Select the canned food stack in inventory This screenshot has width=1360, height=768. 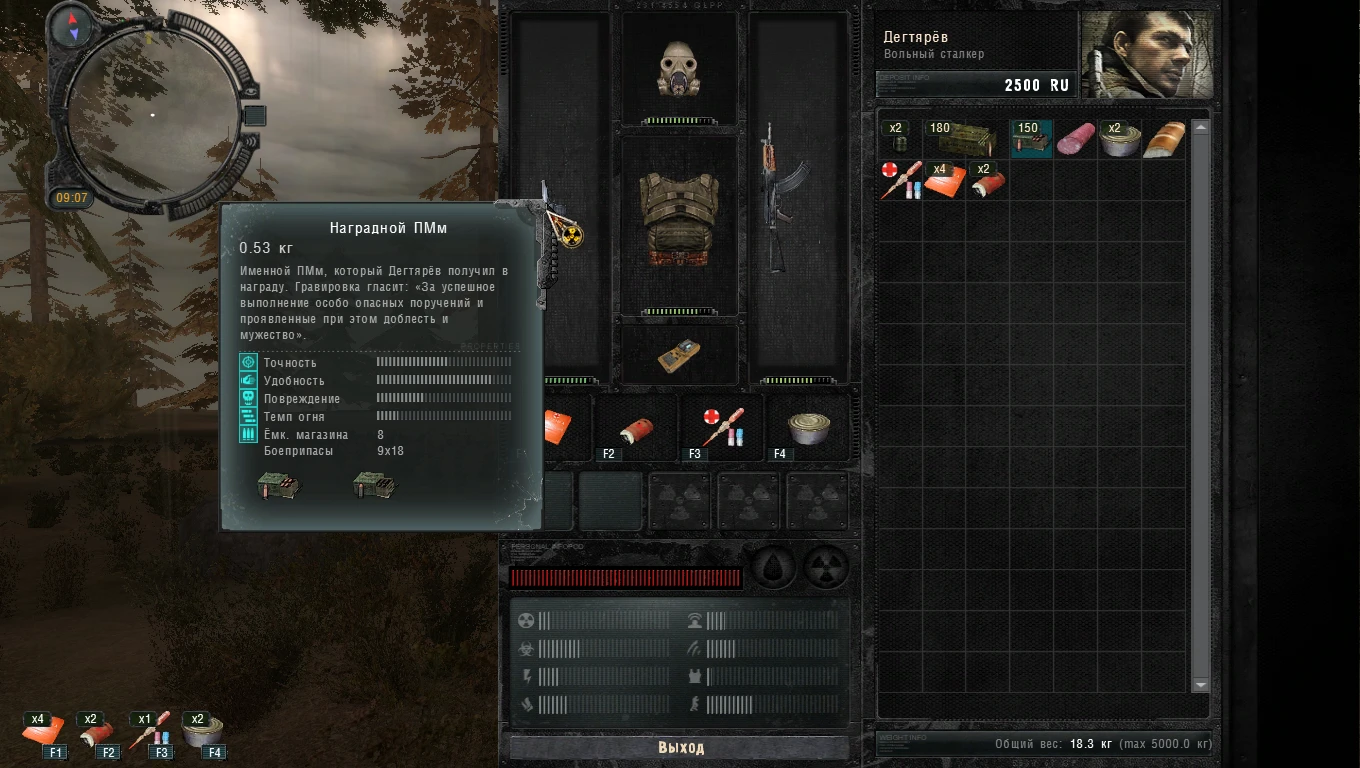coord(1120,139)
